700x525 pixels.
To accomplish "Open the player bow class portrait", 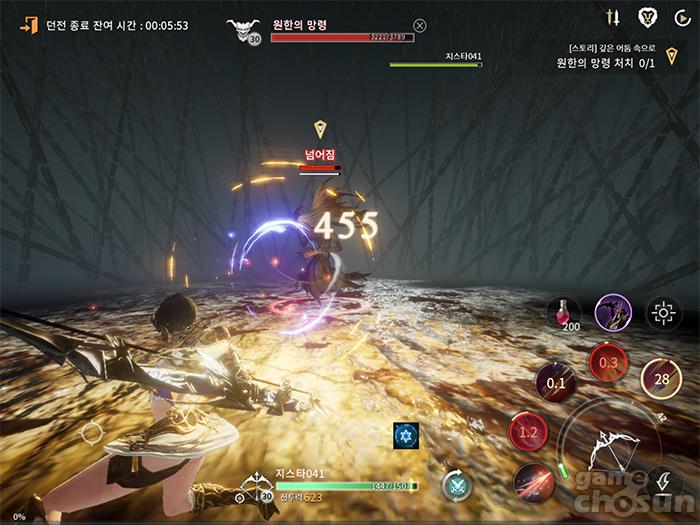I will pyautogui.click(x=255, y=488).
